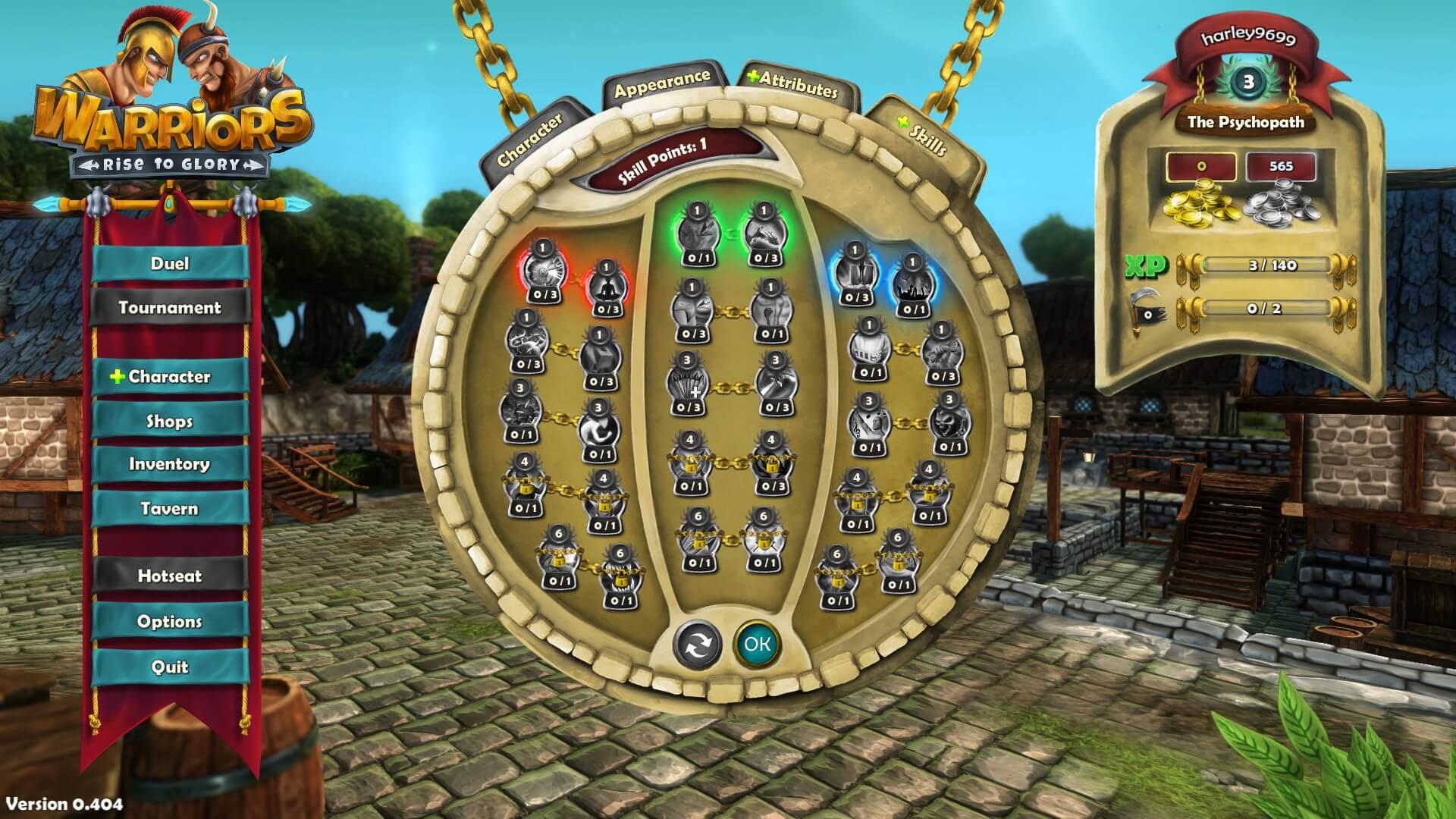The height and width of the screenshot is (819, 1456).
Task: Quit the game
Action: point(170,667)
